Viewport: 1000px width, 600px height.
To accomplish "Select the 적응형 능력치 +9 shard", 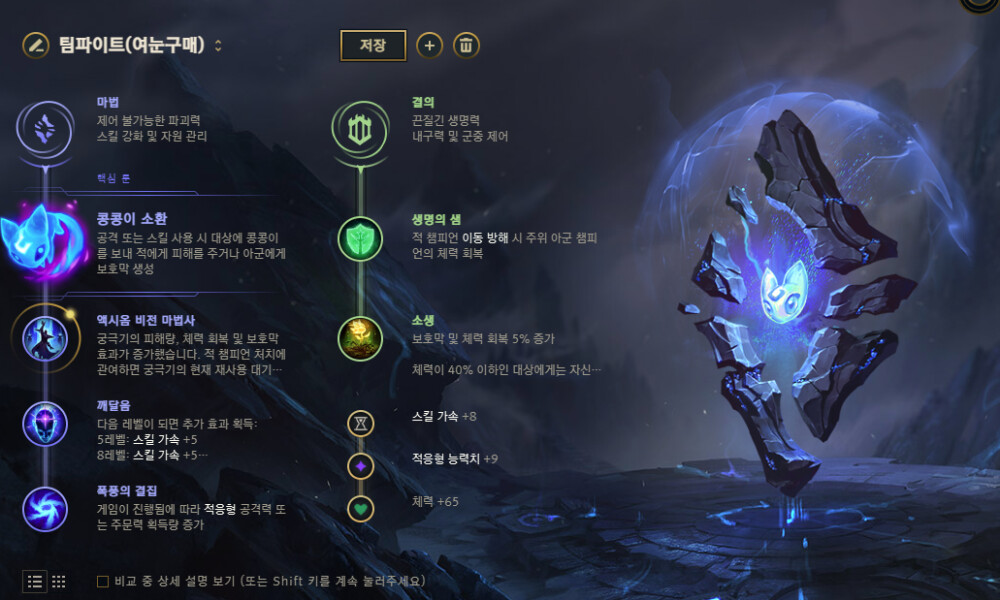I will (360, 465).
